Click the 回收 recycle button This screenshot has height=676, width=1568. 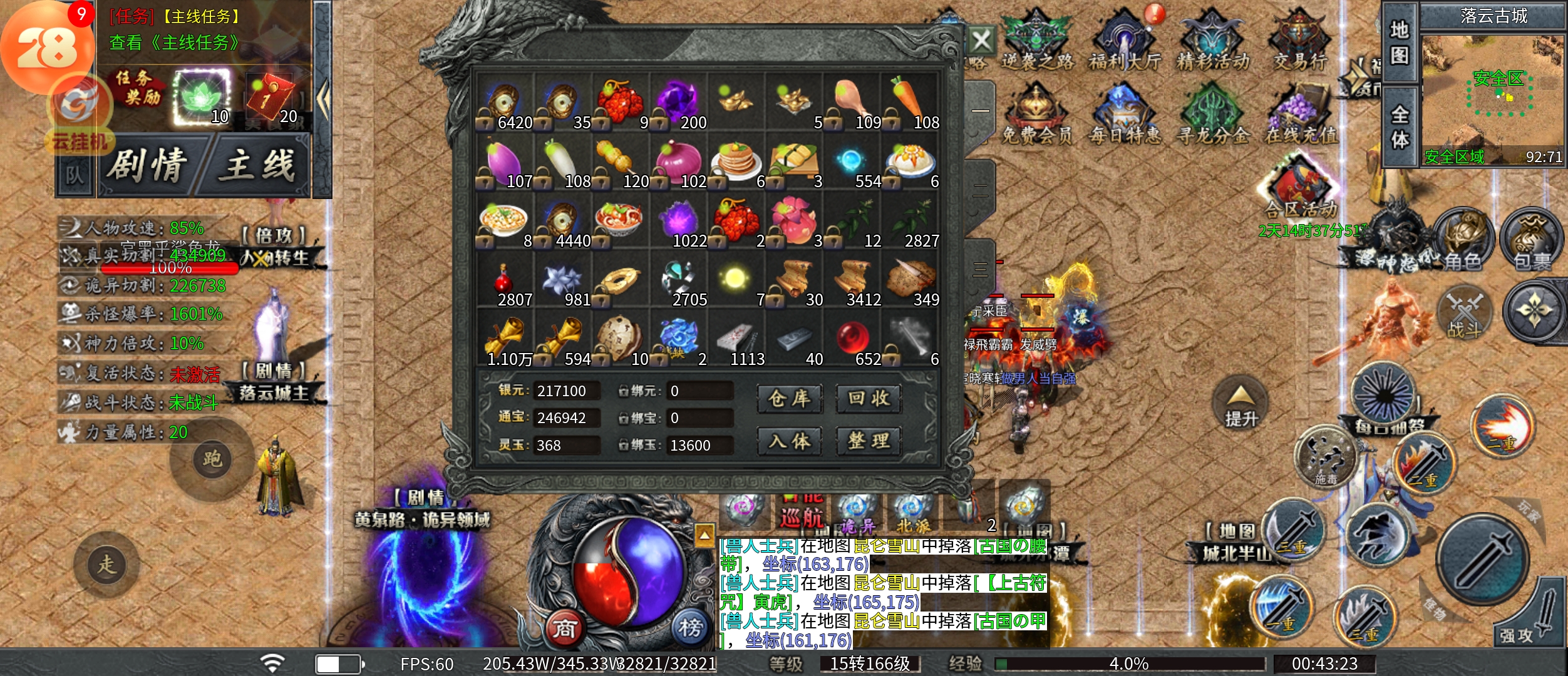869,399
